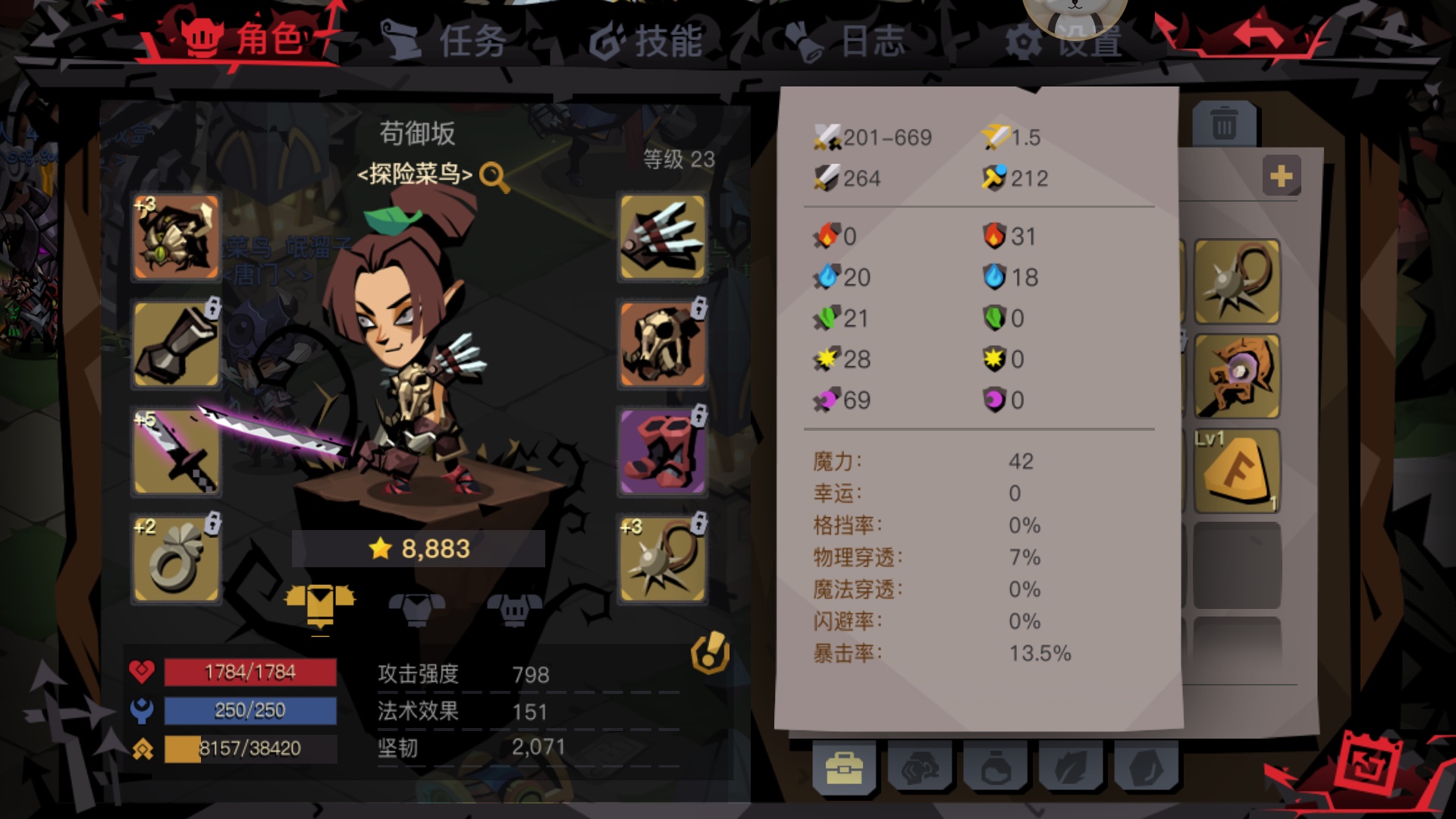This screenshot has width=1456, height=819.
Task: Toggle the third armor set icon under character
Action: click(x=514, y=607)
